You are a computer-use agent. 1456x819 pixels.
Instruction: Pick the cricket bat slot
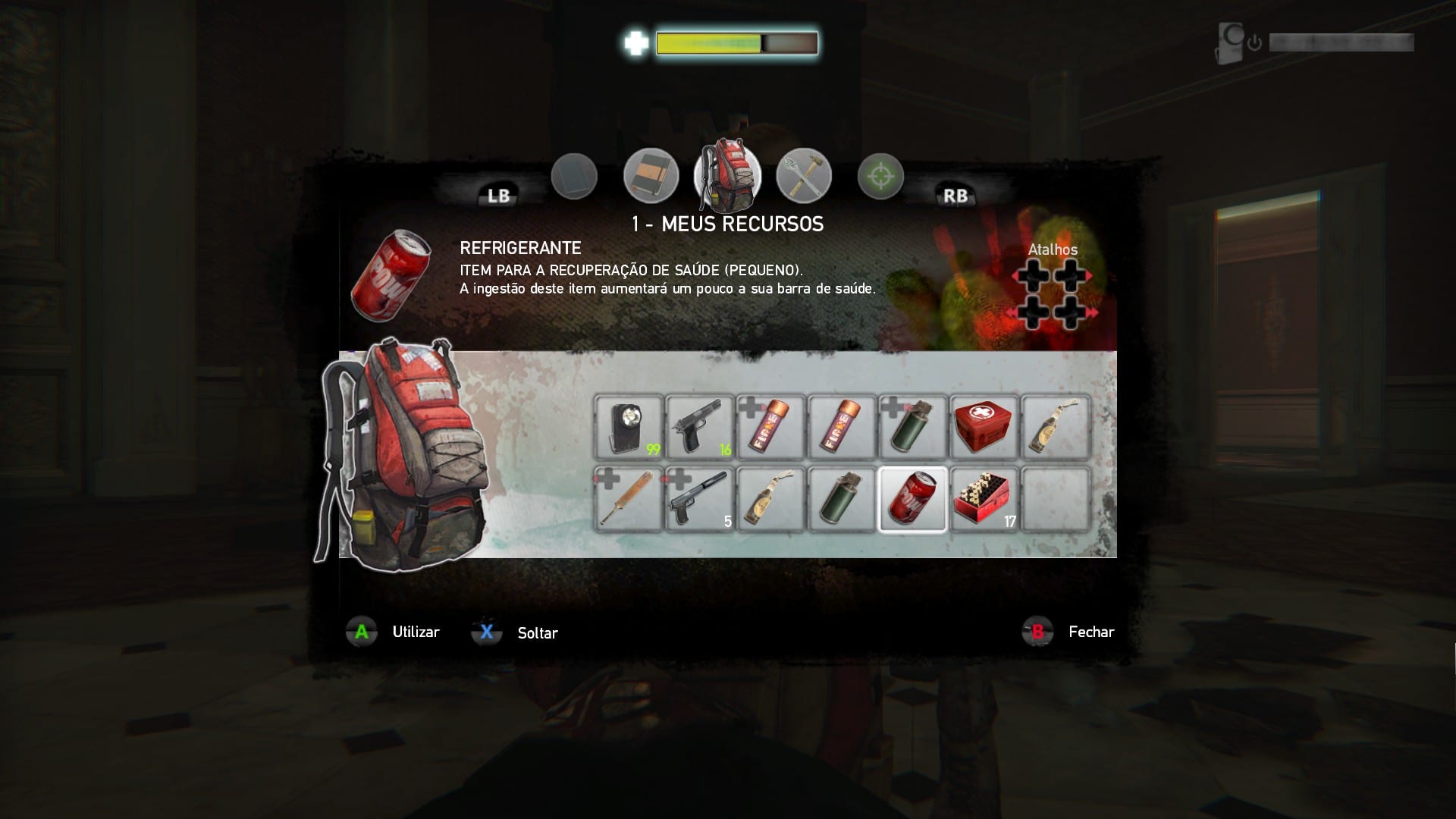coord(629,499)
